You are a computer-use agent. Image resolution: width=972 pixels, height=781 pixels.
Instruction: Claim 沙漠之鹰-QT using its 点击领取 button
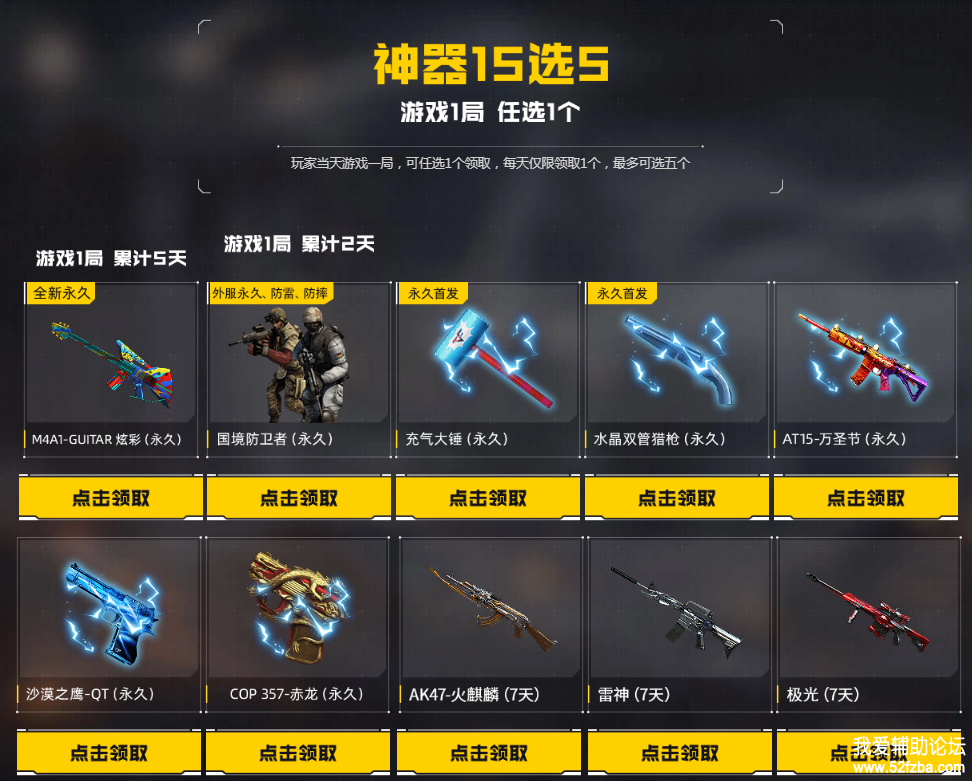click(110, 753)
